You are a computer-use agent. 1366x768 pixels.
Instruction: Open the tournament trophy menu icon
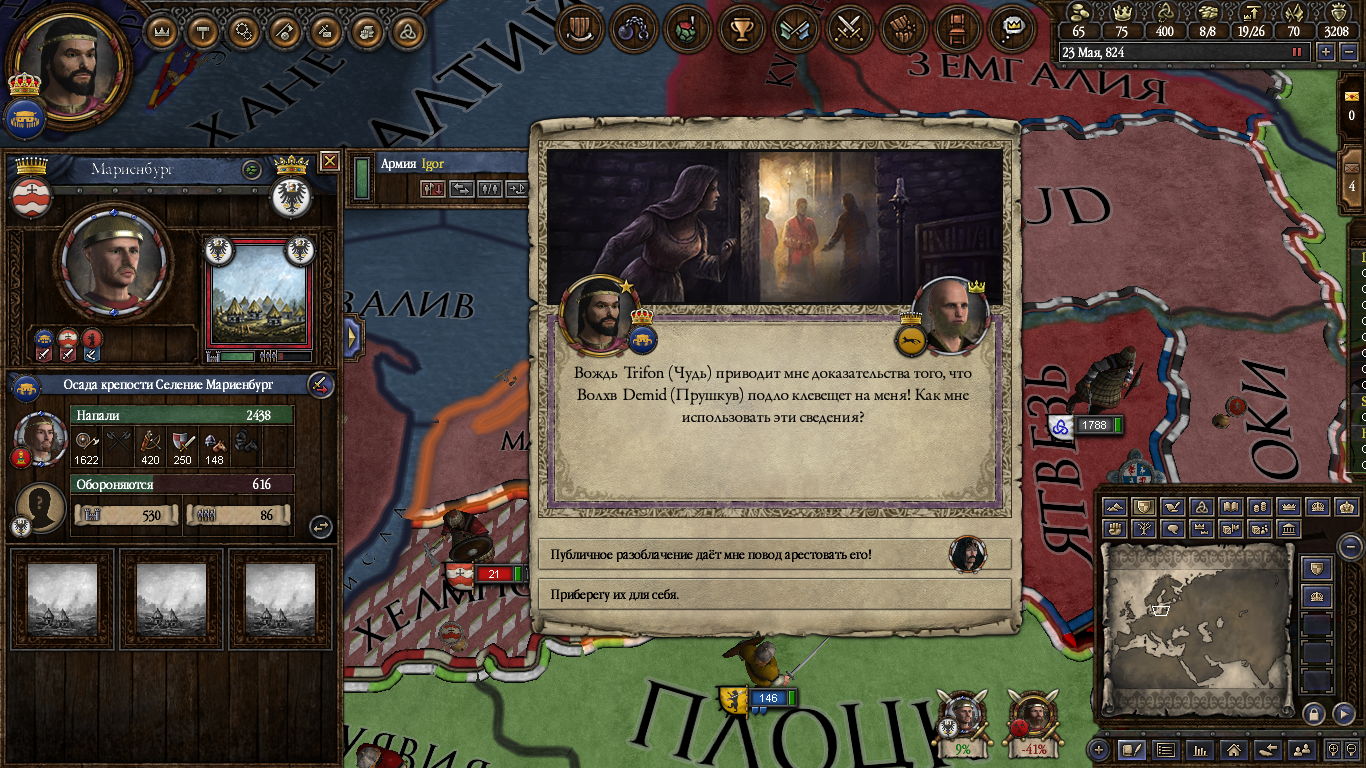(x=741, y=28)
